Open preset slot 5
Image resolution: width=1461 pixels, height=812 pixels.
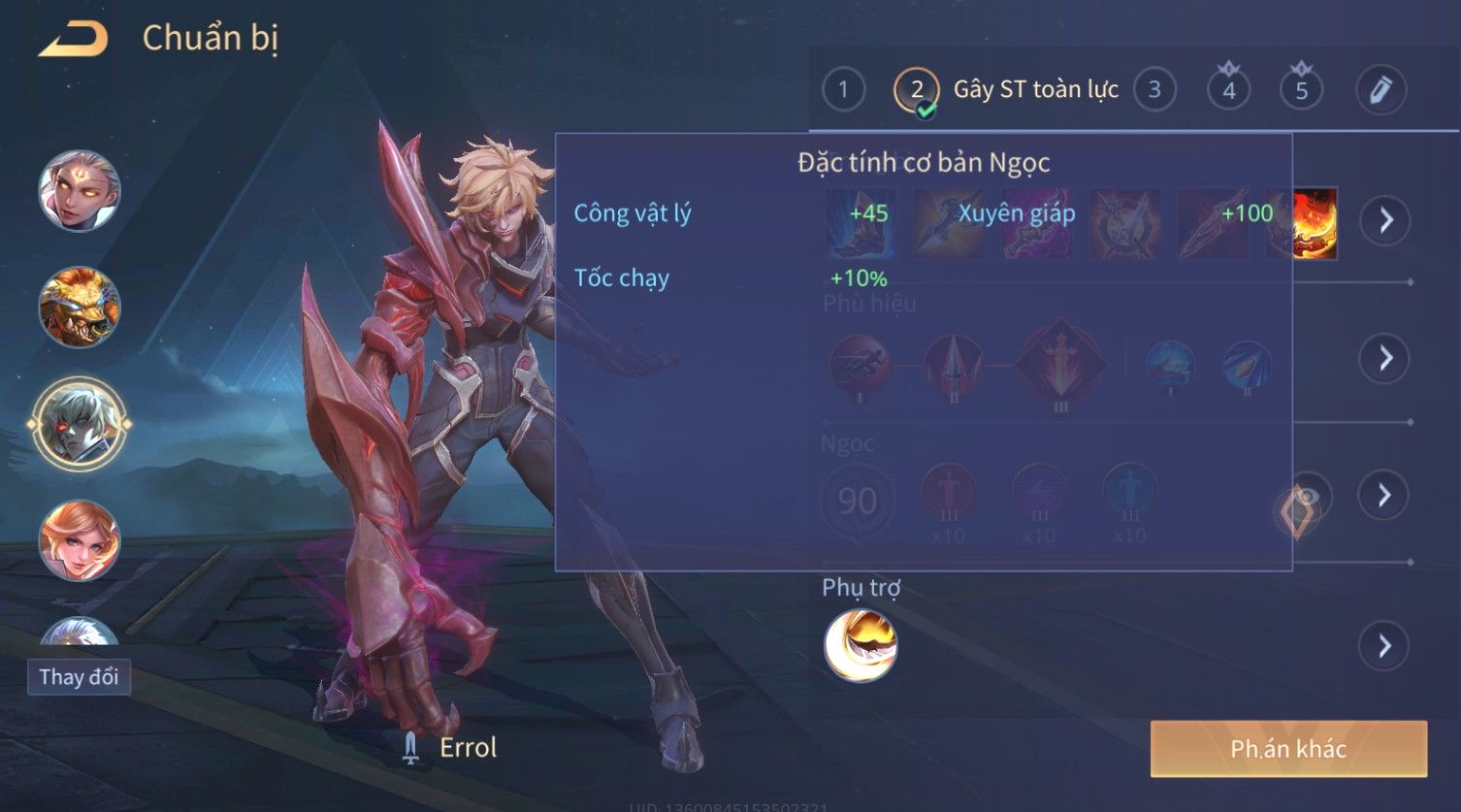[x=1301, y=90]
